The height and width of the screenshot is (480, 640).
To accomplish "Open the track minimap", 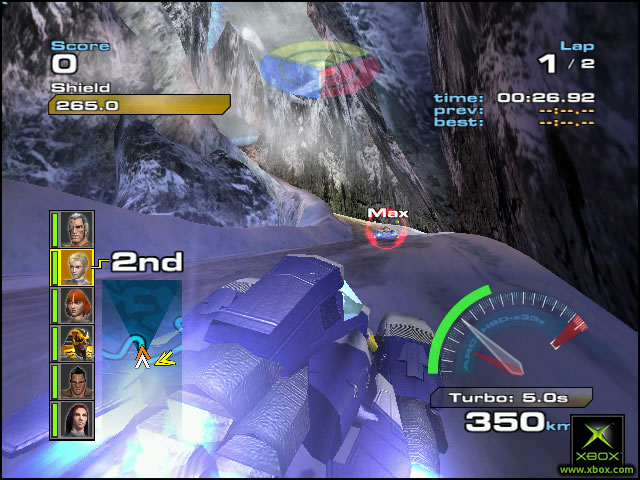I will (141, 328).
